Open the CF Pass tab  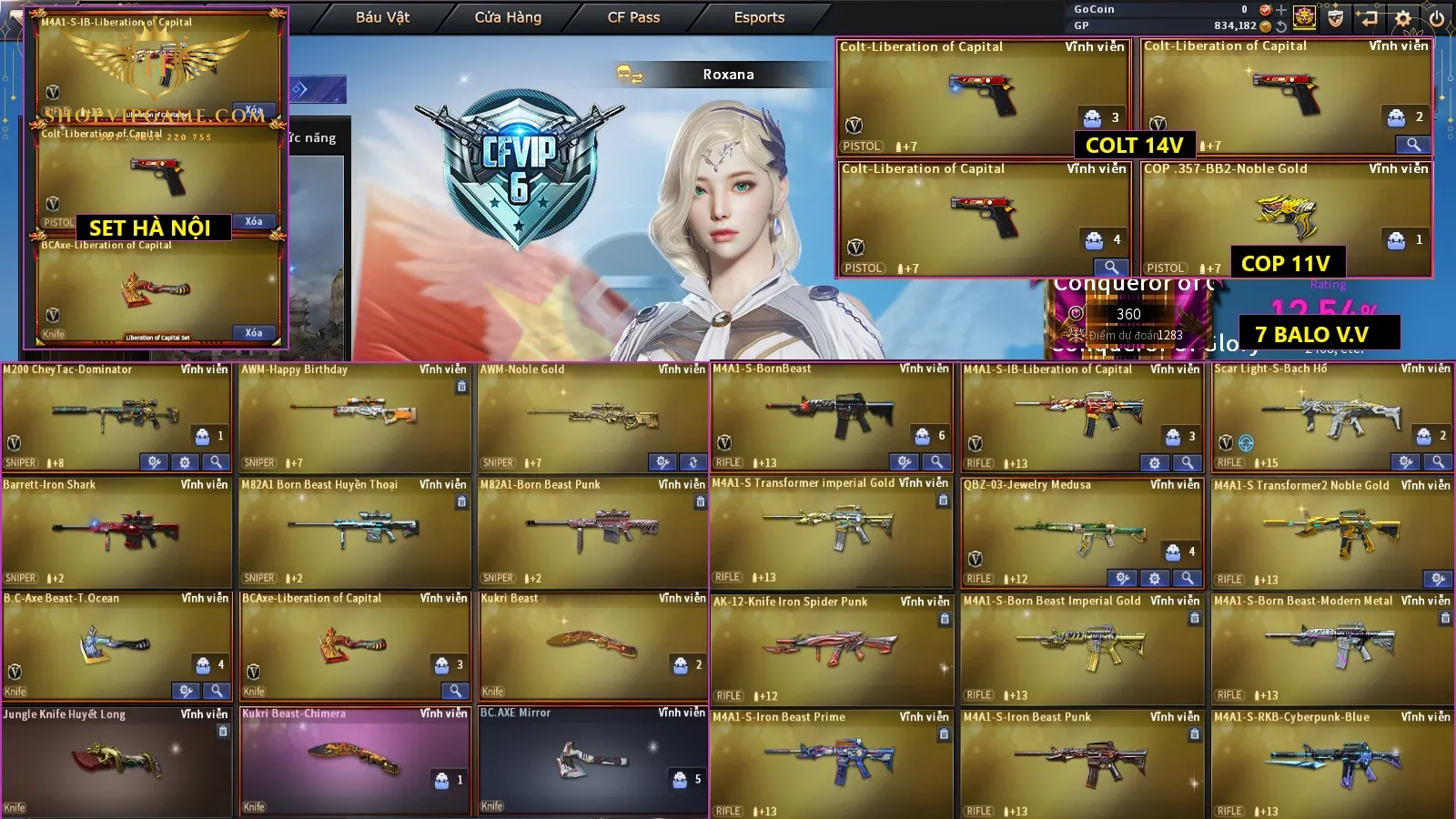(633, 17)
